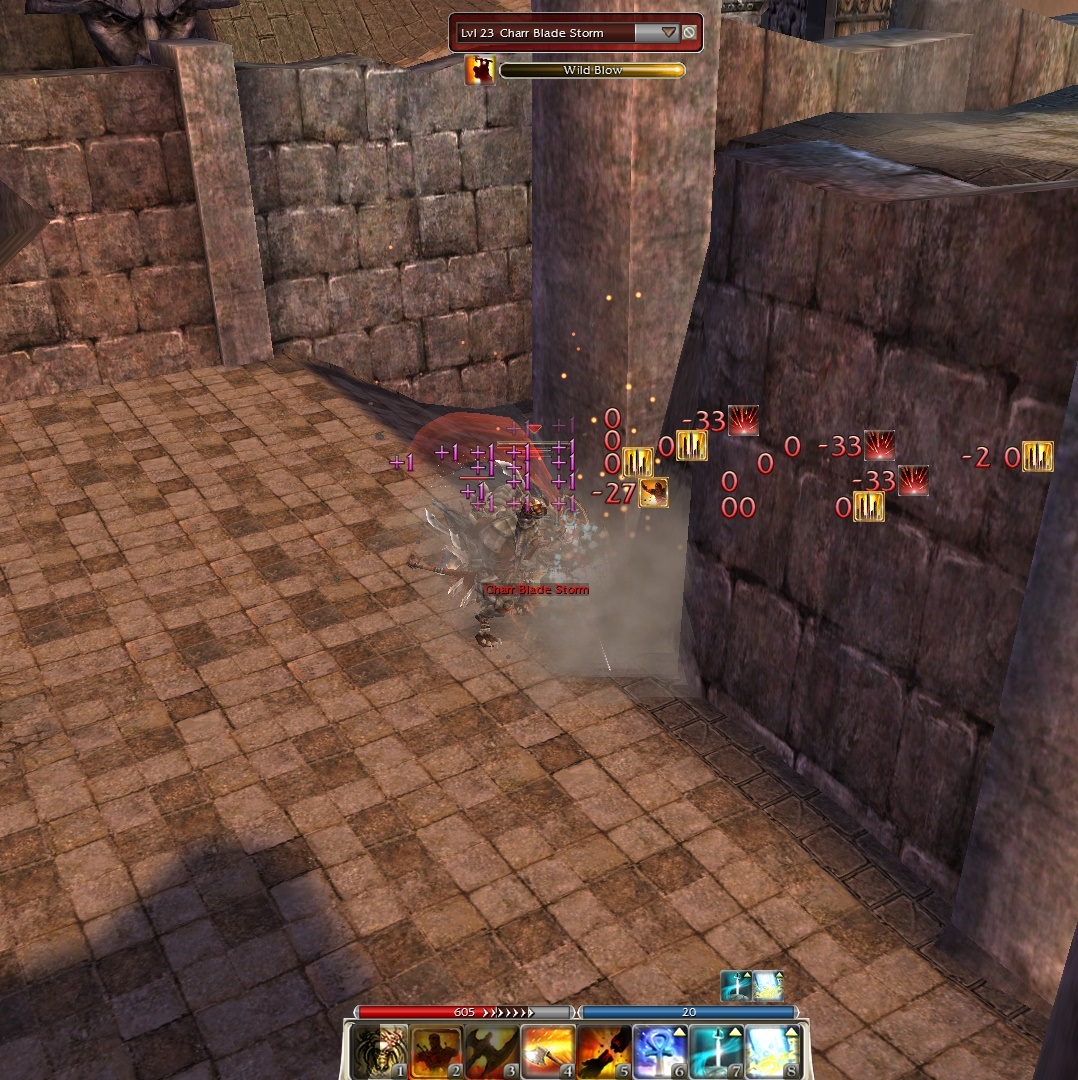Activate the glowing sword skill in slot 7
Screen dimensions: 1078x1080
coord(716,1051)
